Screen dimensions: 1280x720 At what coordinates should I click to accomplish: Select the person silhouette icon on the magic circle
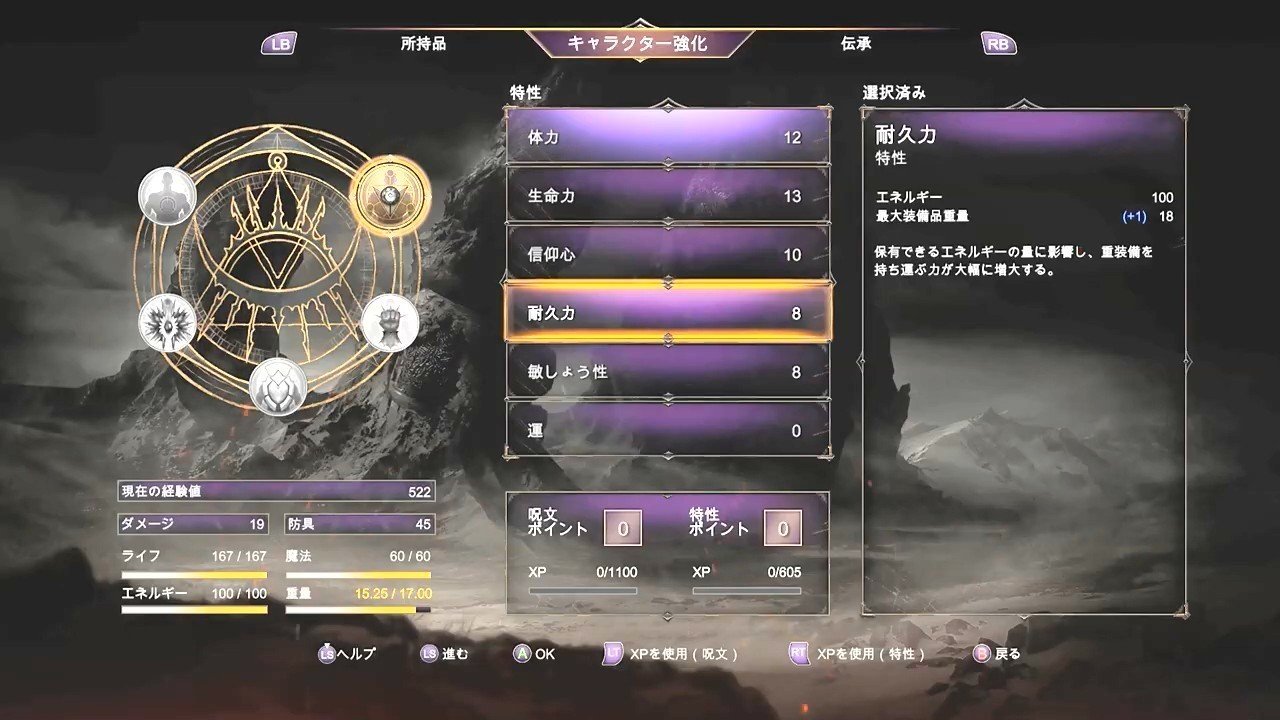[168, 198]
